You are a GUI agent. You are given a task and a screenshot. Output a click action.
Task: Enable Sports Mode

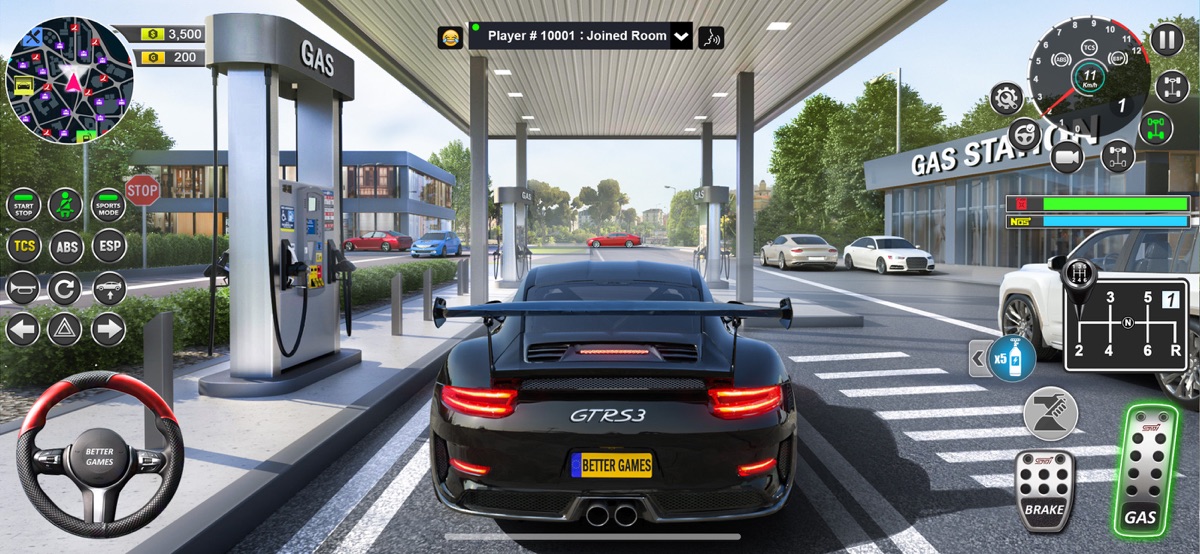tap(108, 205)
